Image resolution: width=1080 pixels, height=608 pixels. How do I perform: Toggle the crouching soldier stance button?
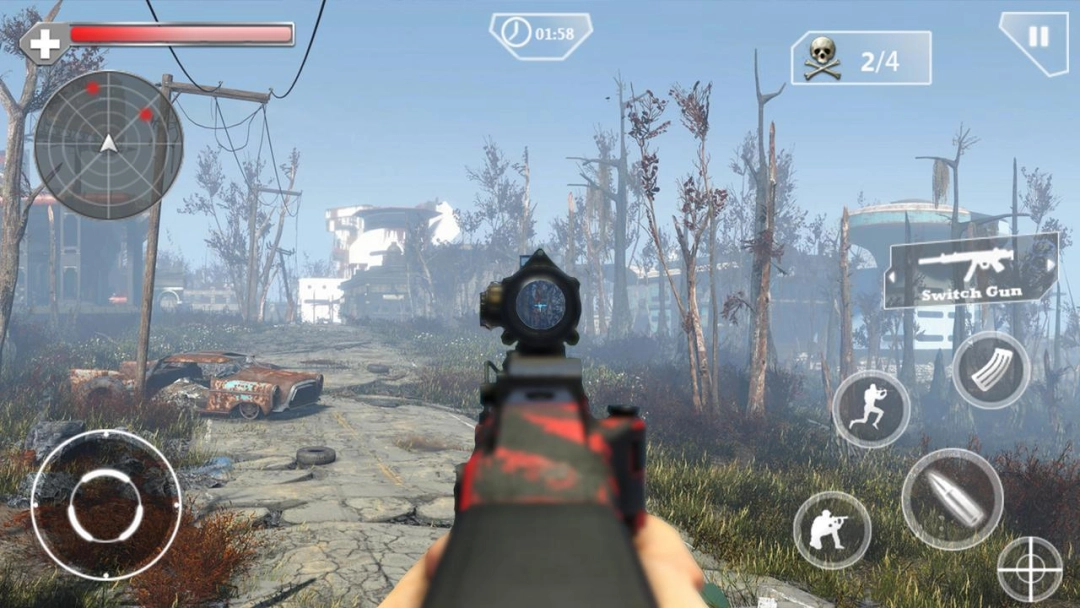click(x=831, y=530)
